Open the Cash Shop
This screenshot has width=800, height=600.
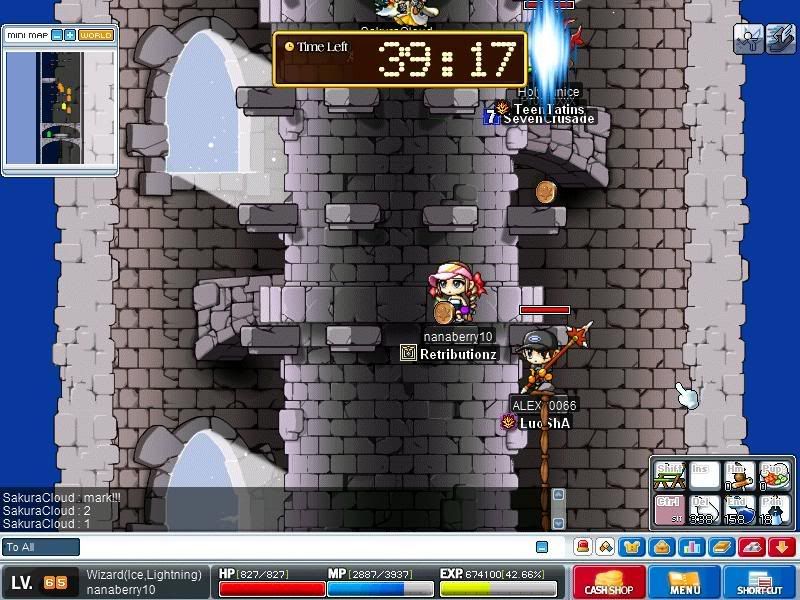(609, 581)
